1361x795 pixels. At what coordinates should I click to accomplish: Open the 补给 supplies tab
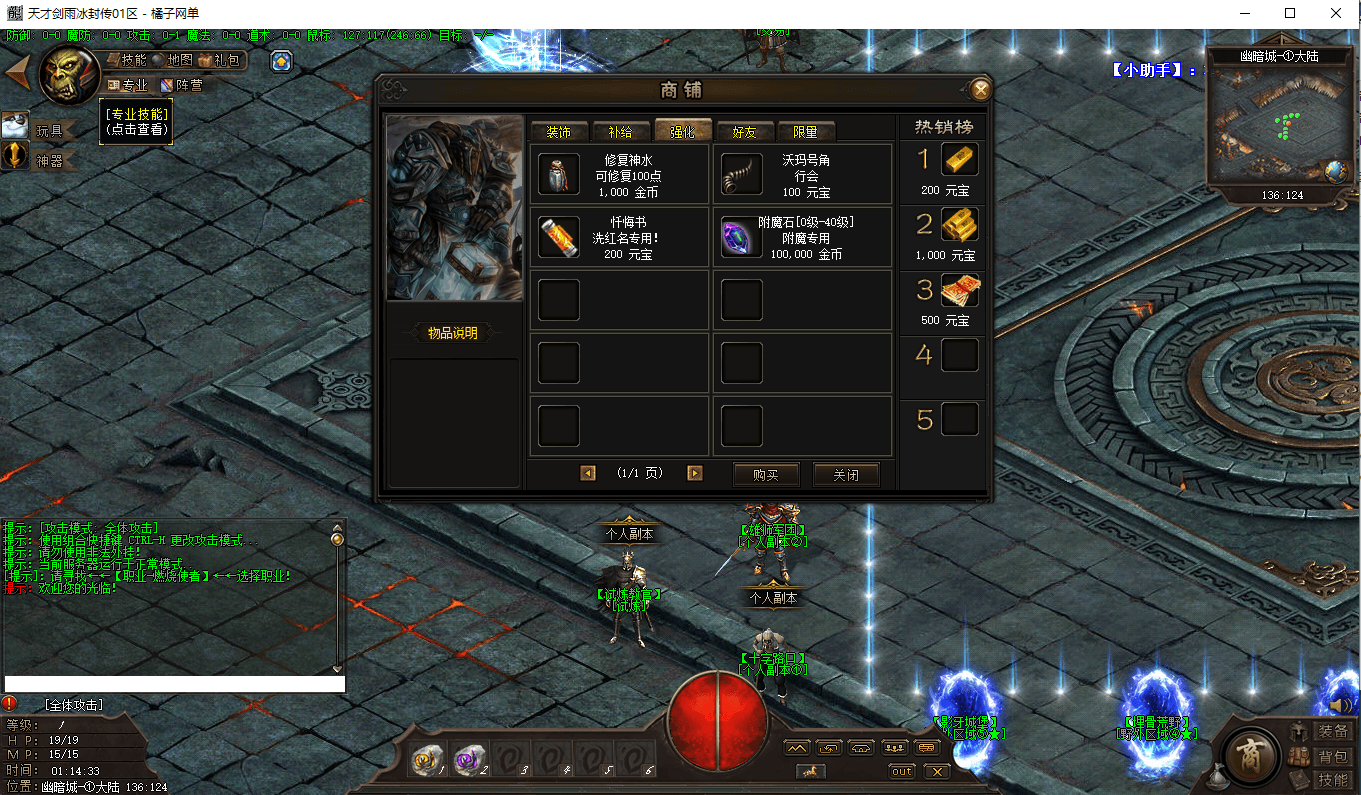(620, 132)
